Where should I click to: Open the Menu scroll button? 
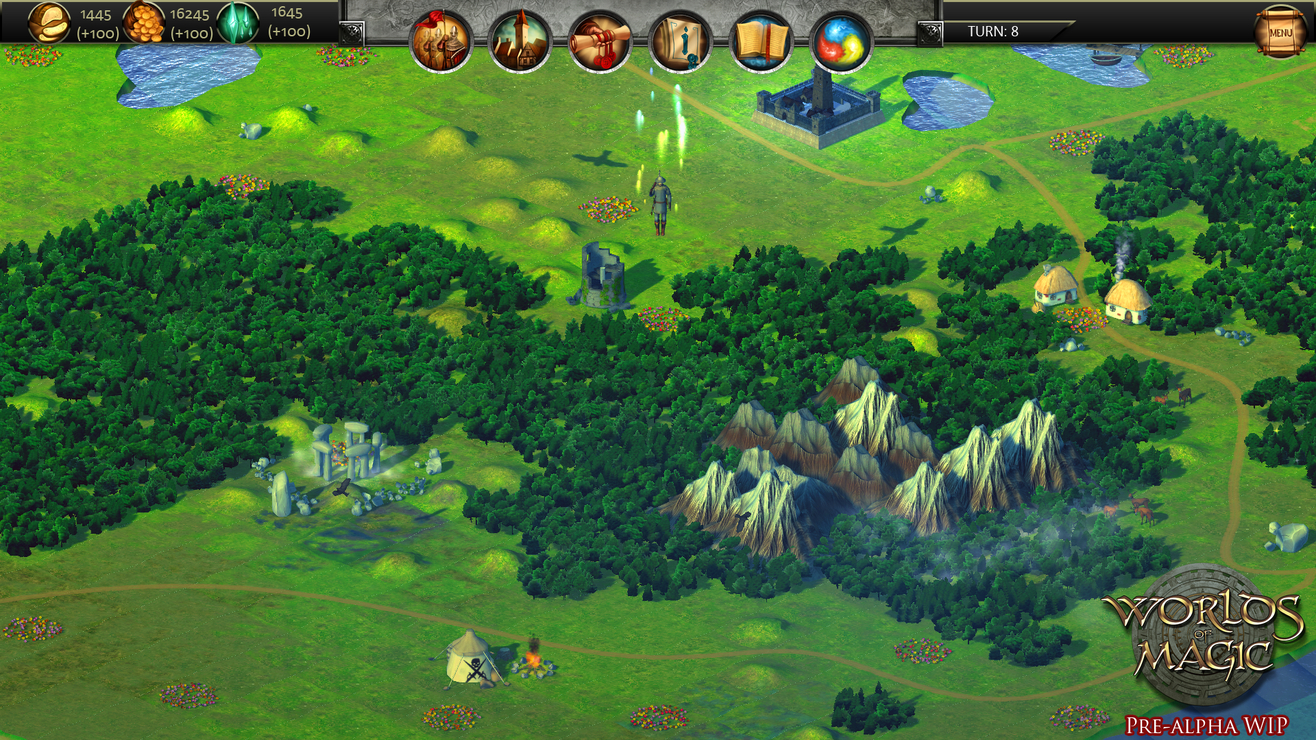click(1280, 31)
